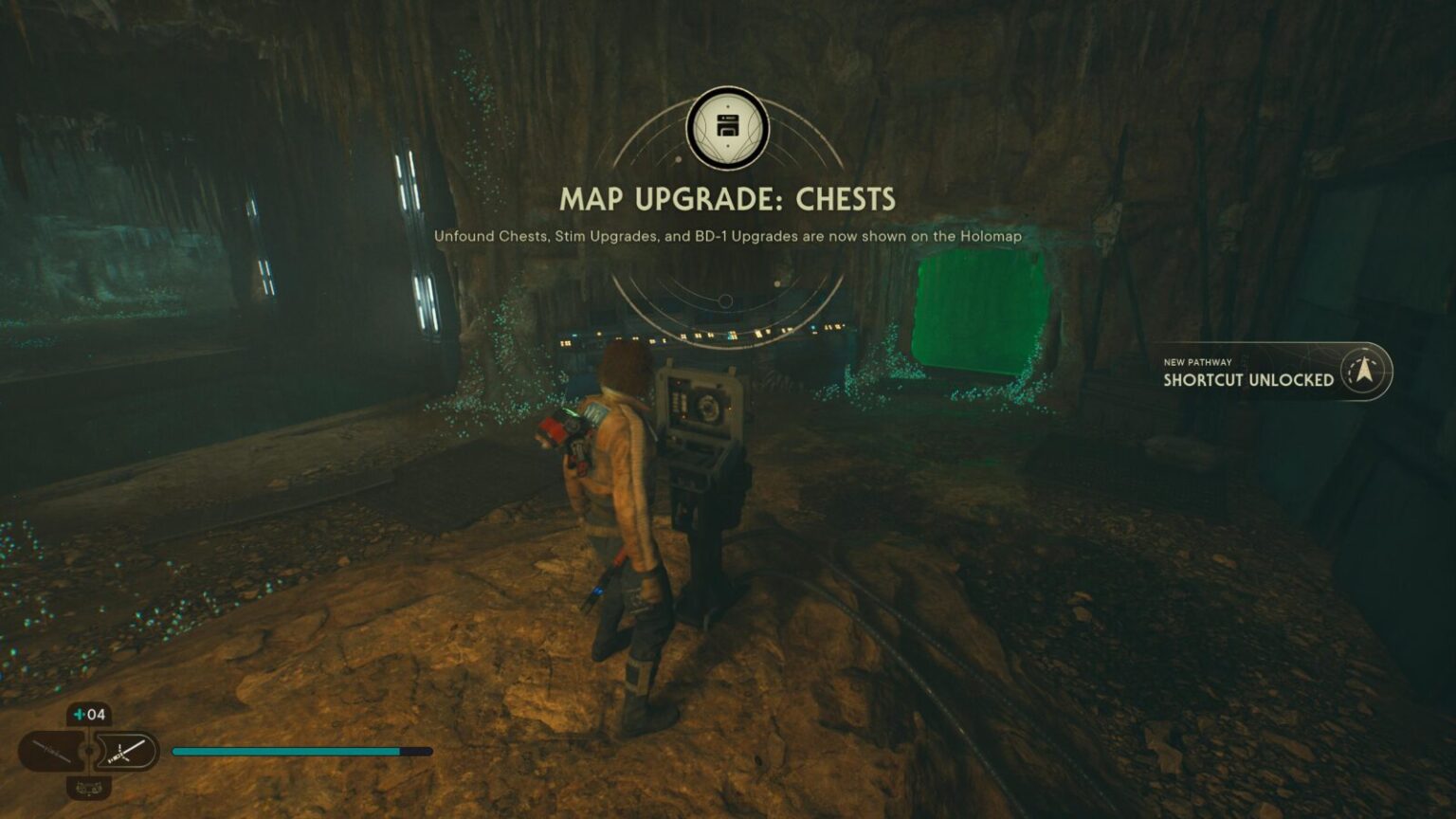Click the workbench terminal beside Cal

click(699, 427)
